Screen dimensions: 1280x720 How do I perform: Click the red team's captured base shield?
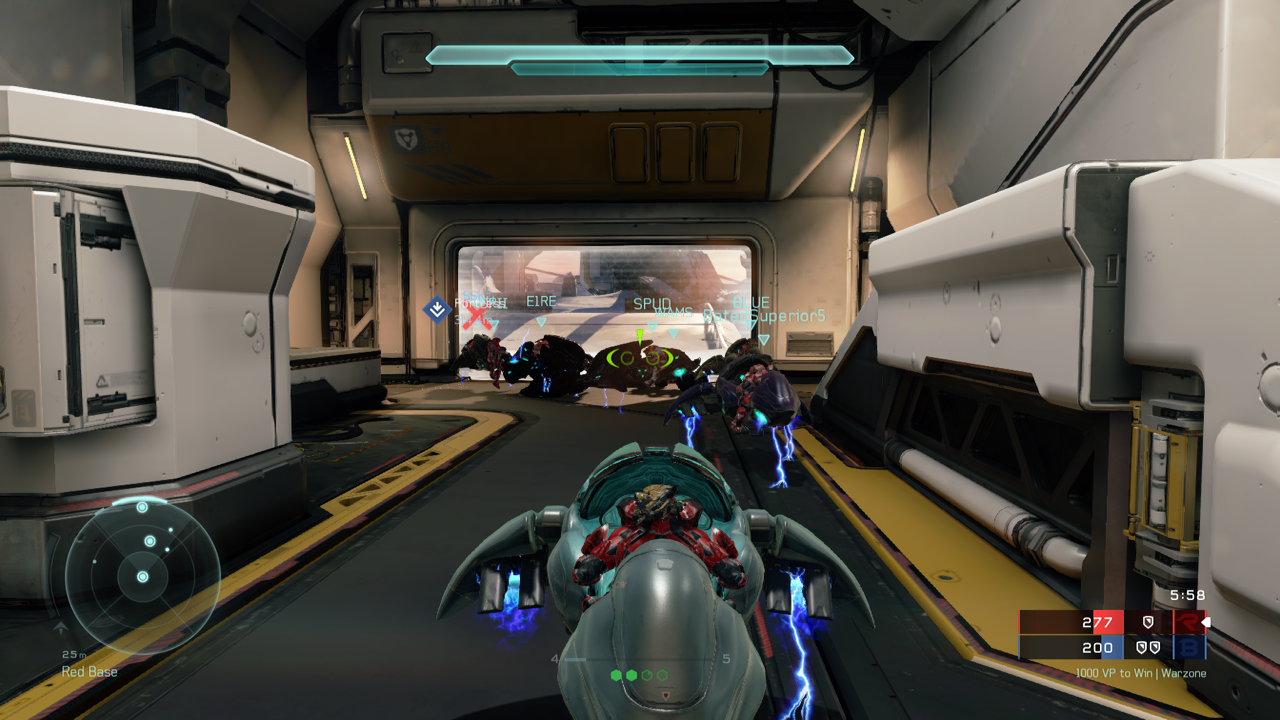click(1148, 622)
